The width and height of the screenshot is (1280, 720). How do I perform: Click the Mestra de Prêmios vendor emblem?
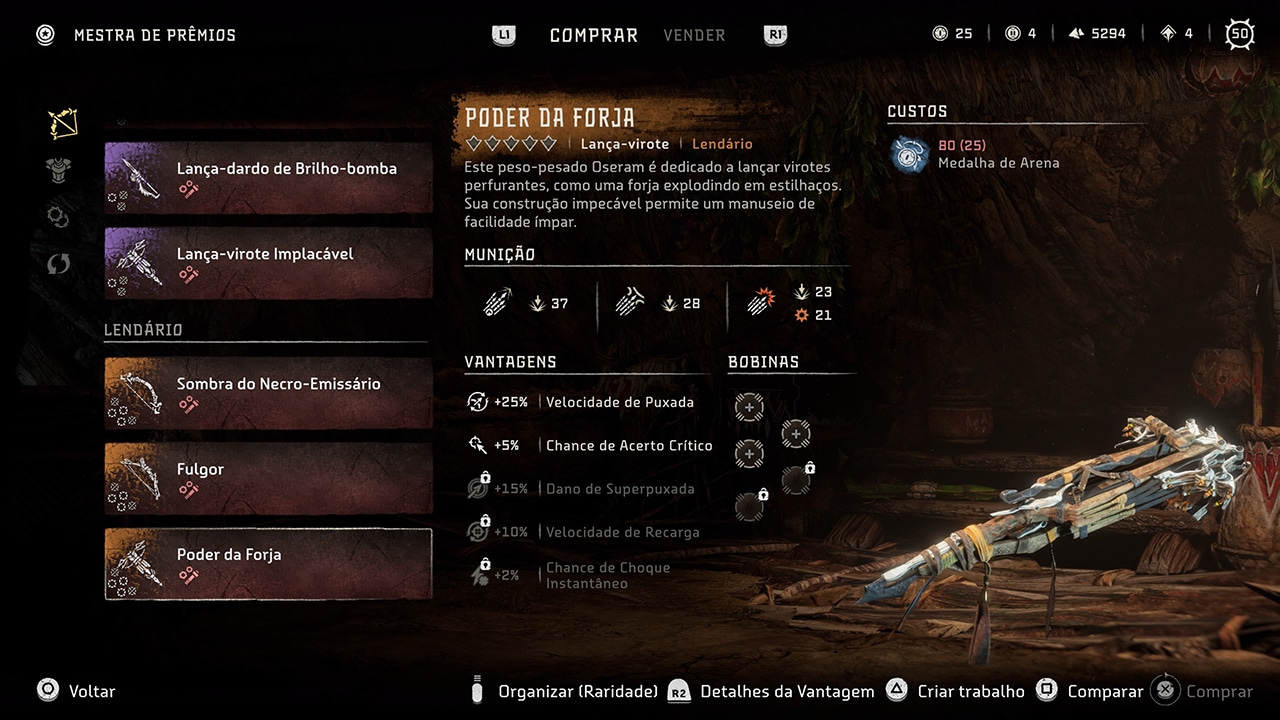[44, 34]
